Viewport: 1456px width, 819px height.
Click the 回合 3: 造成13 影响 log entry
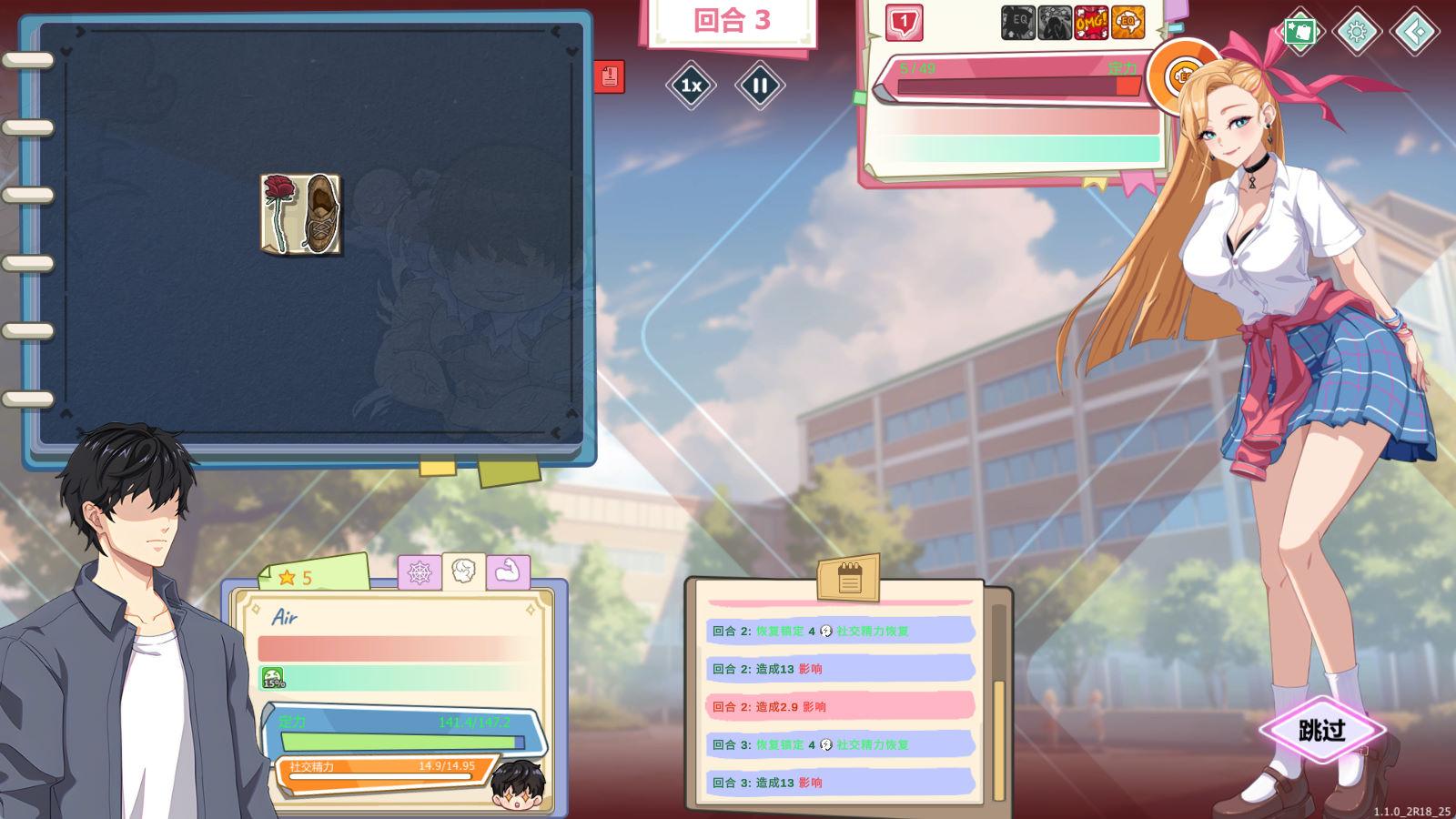[840, 783]
